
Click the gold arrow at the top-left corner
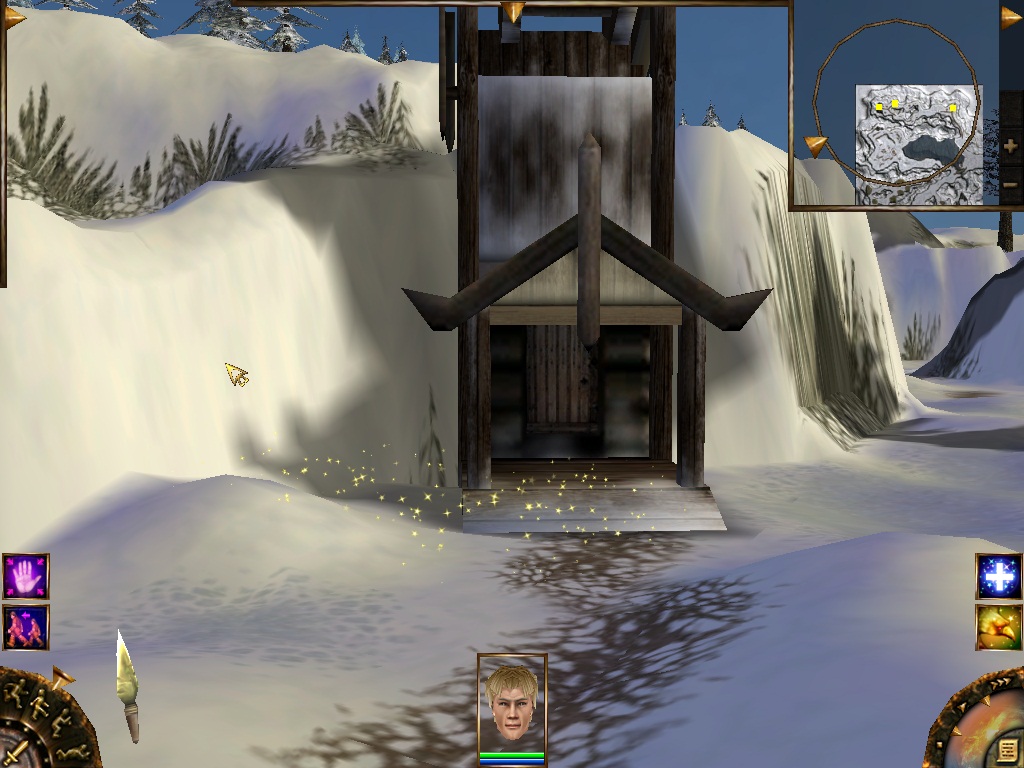pos(13,17)
